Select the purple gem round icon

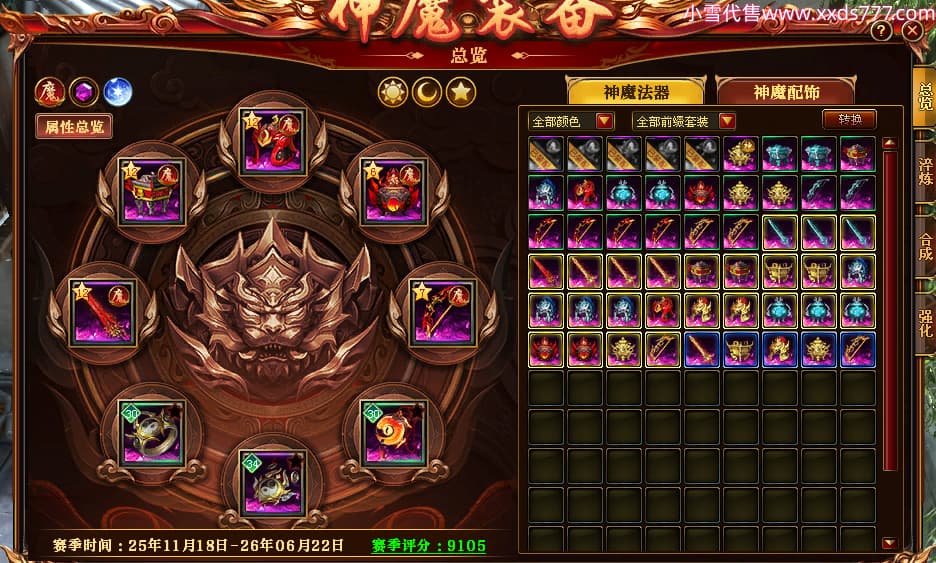coord(83,92)
